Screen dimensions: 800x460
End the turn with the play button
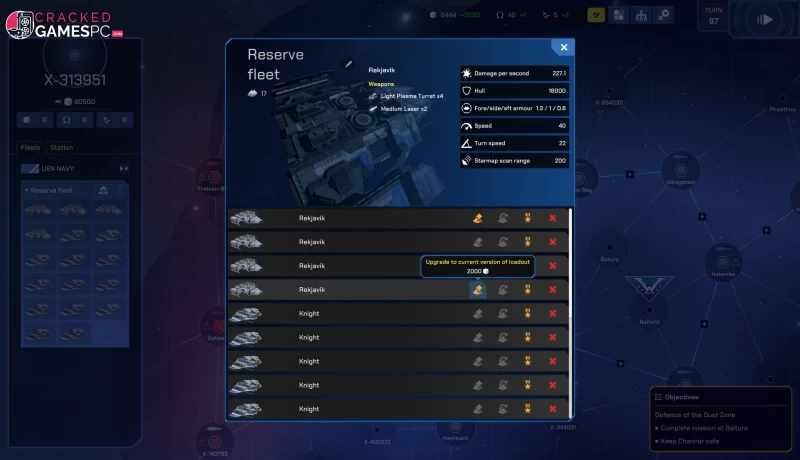tap(766, 19)
